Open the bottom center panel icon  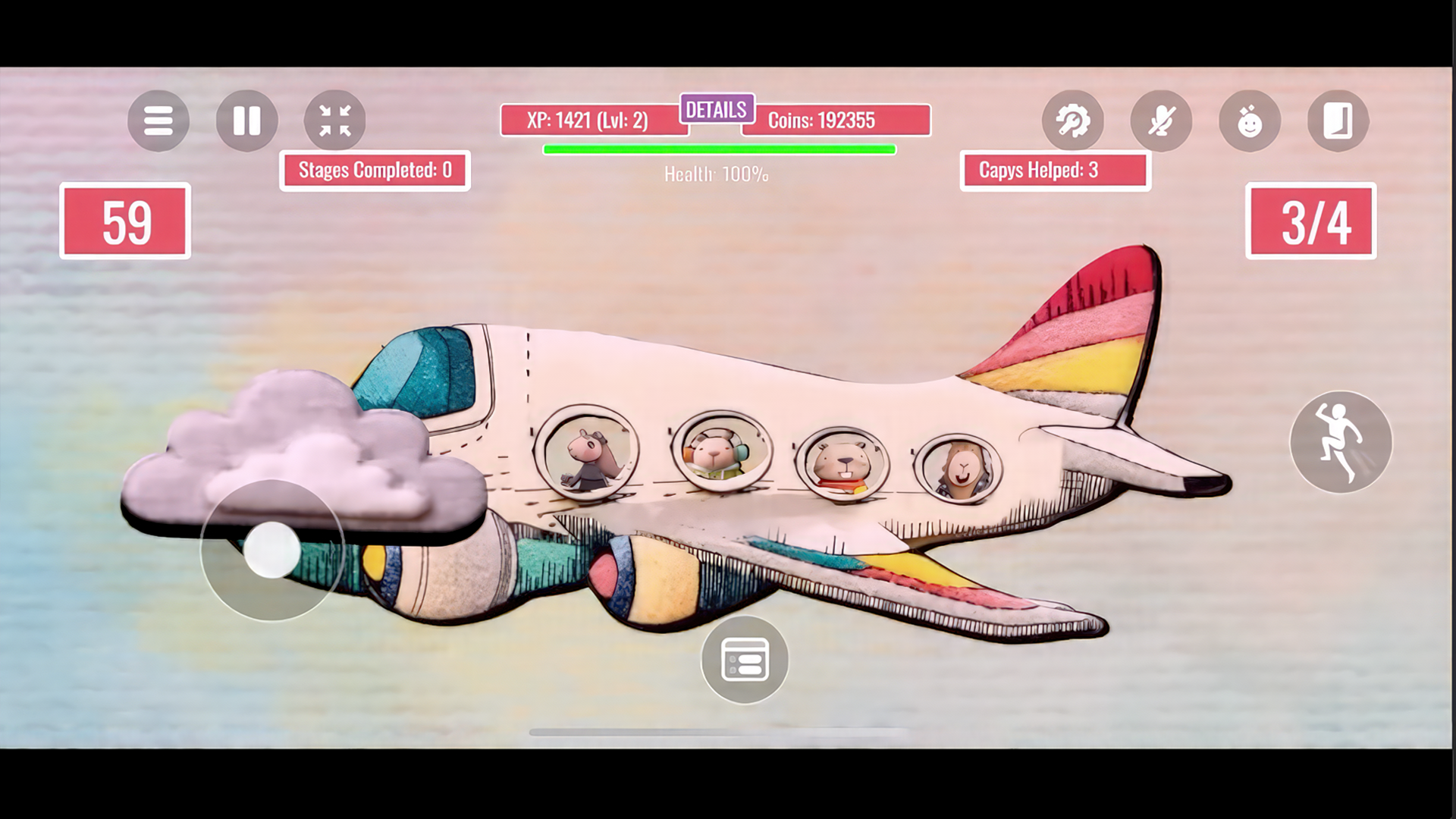point(744,659)
